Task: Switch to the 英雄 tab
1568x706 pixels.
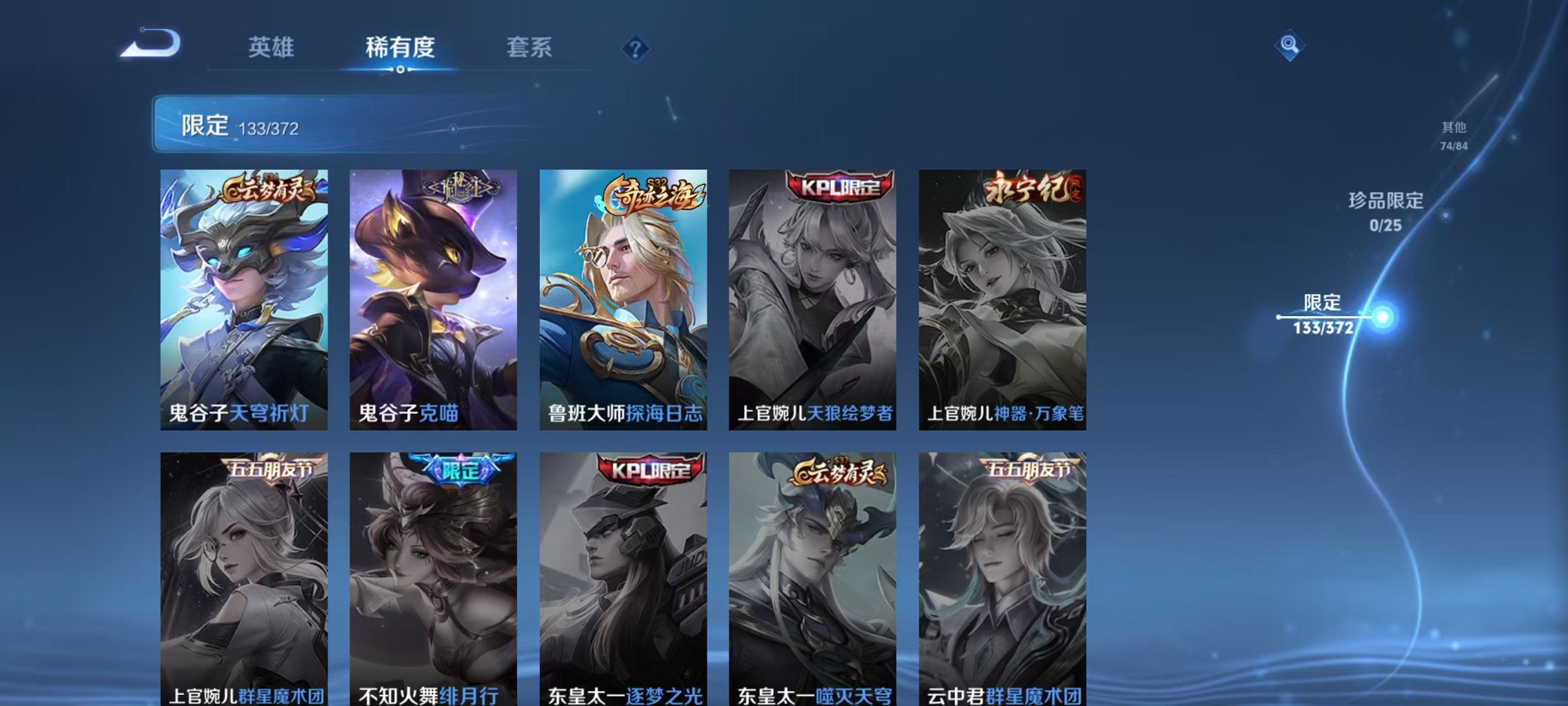Action: click(272, 47)
